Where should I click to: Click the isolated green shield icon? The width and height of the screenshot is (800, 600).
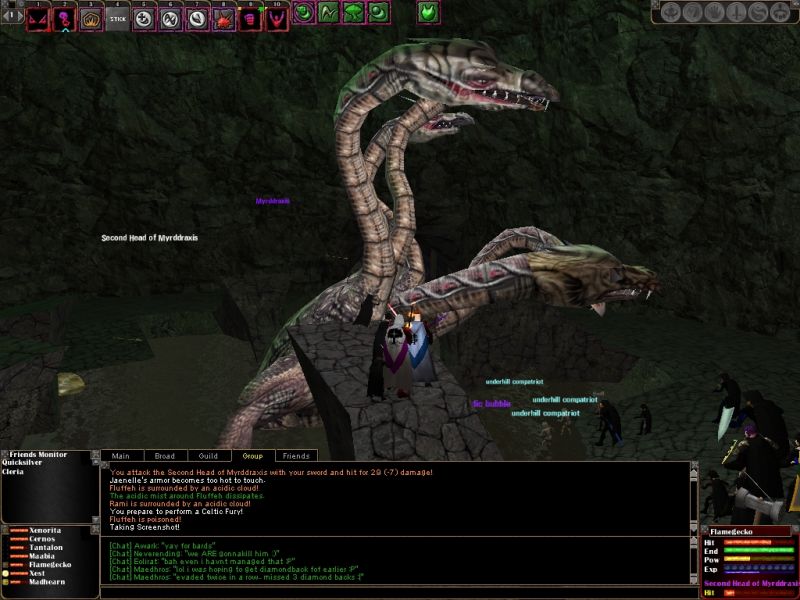pos(428,13)
